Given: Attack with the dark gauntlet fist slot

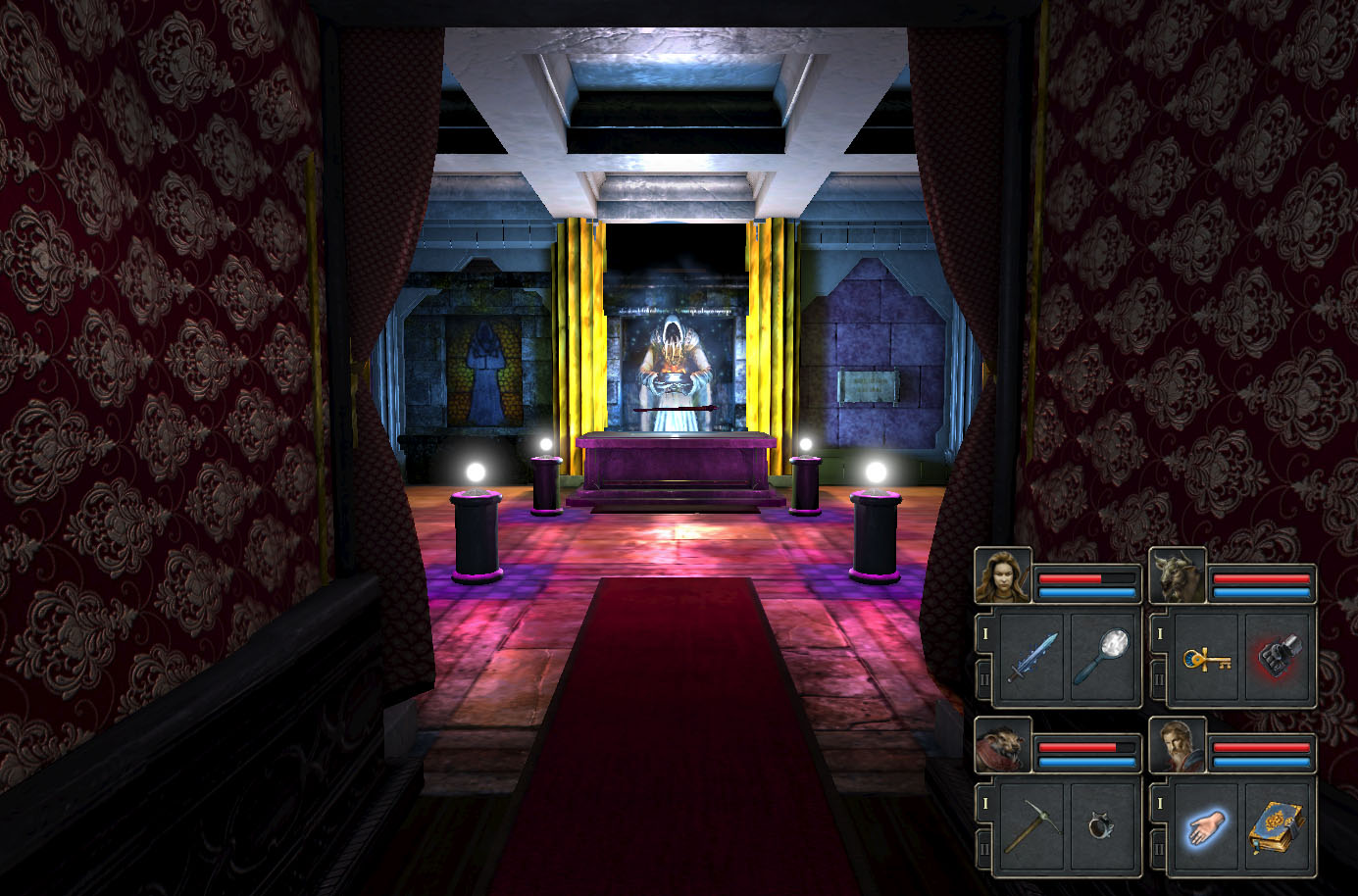Looking at the screenshot, I should (1279, 658).
